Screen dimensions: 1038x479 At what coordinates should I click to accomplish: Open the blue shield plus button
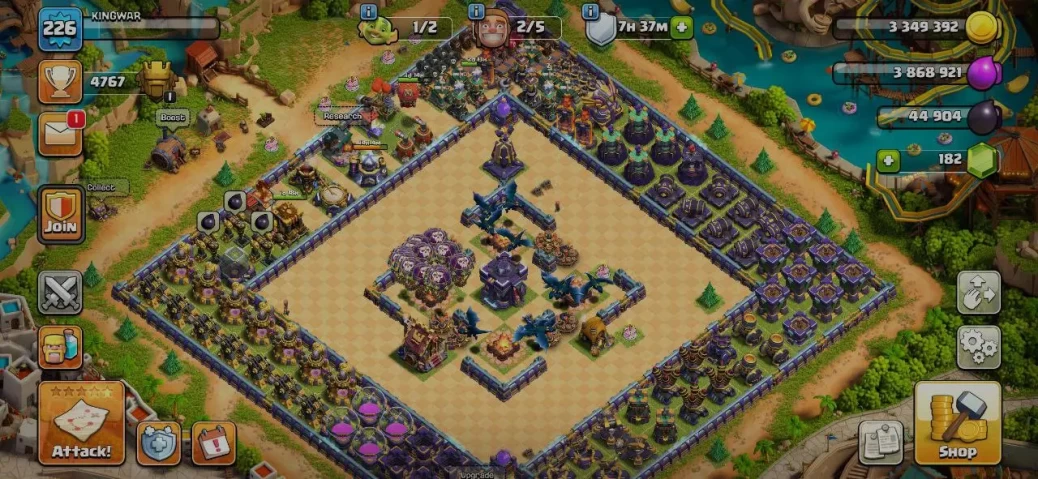(x=159, y=443)
